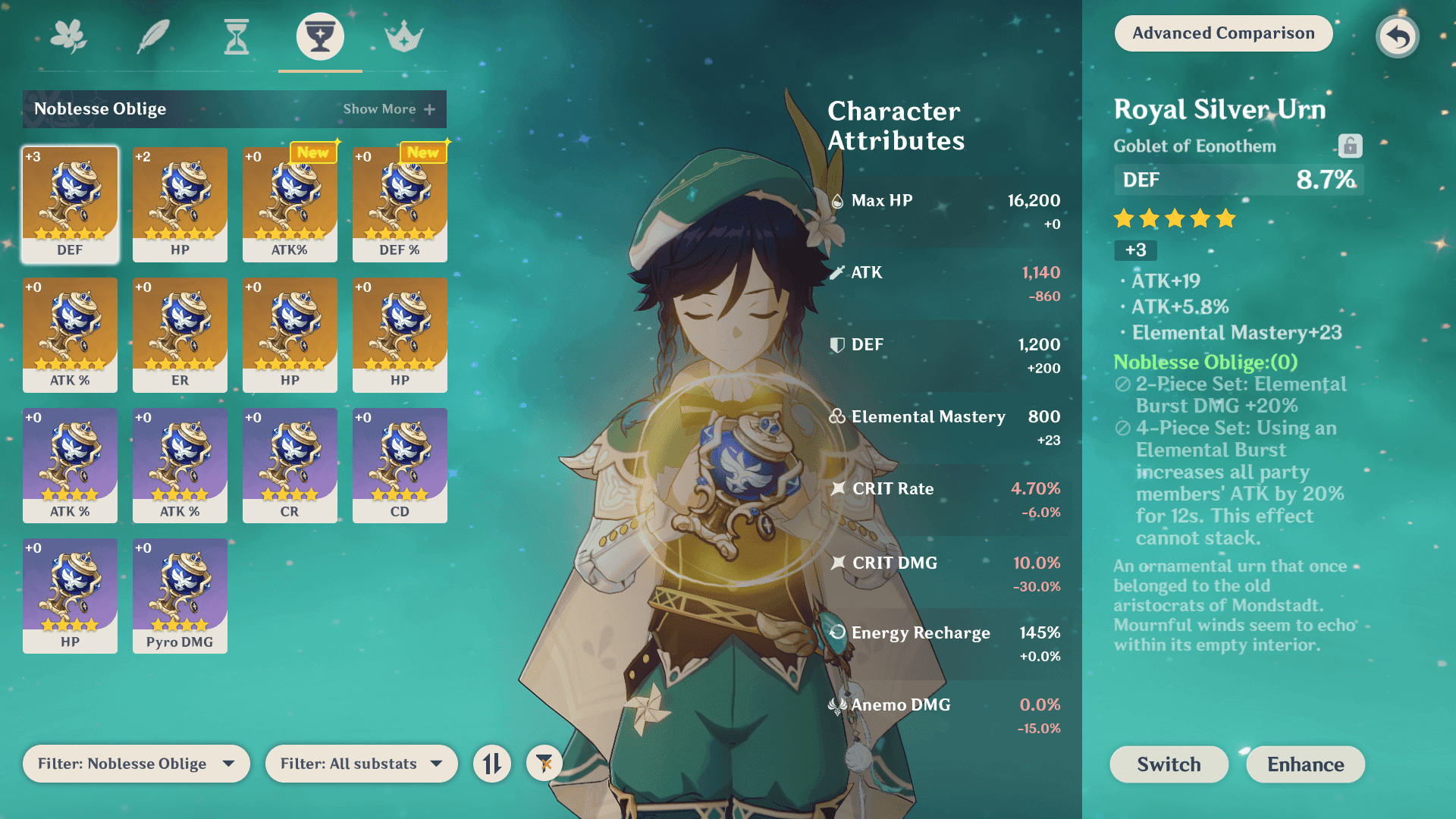The image size is (1456, 819).
Task: Switch to the Royal Silver Urn
Action: pos(1169,764)
